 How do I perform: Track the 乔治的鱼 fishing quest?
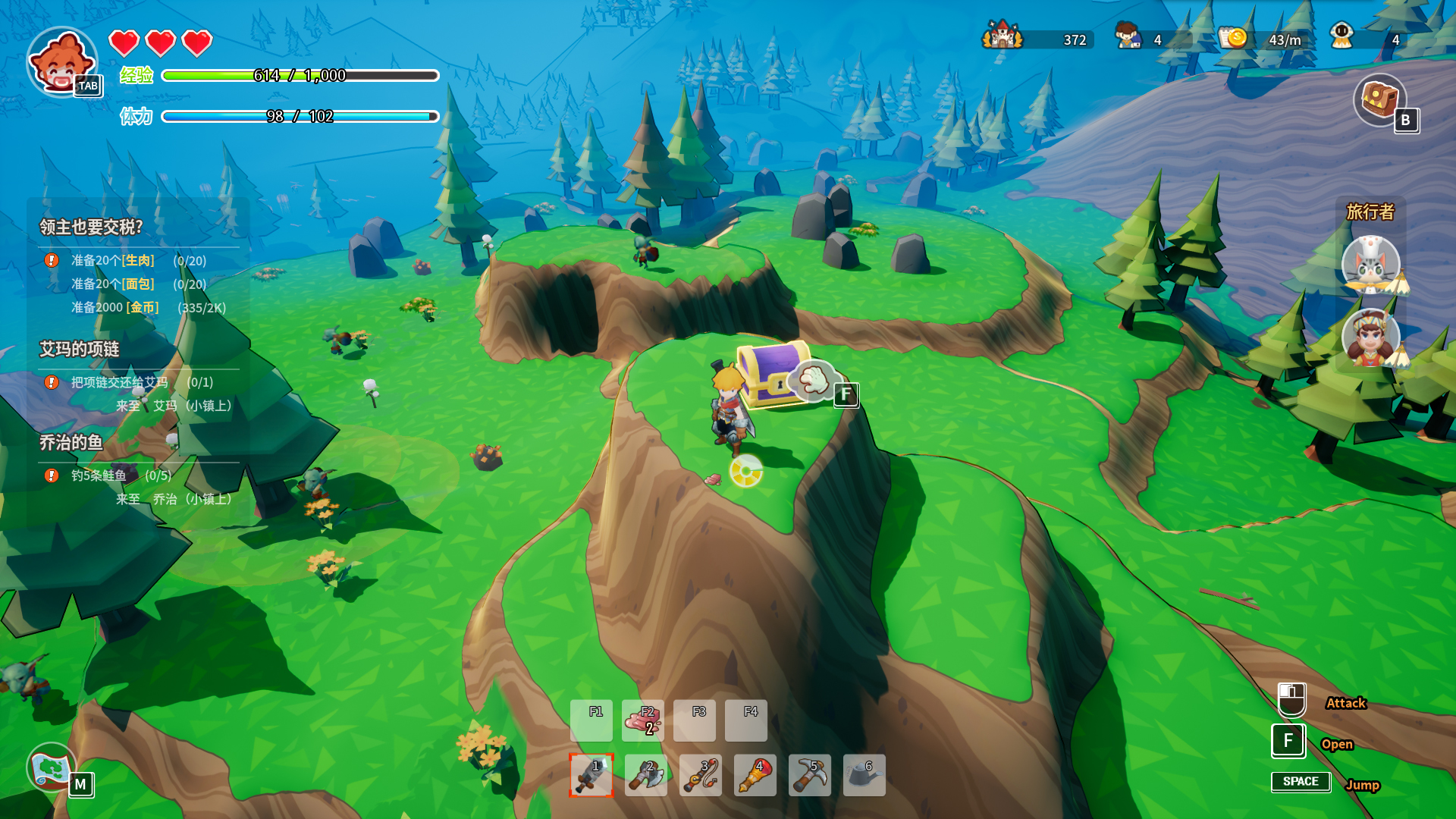[x=71, y=442]
